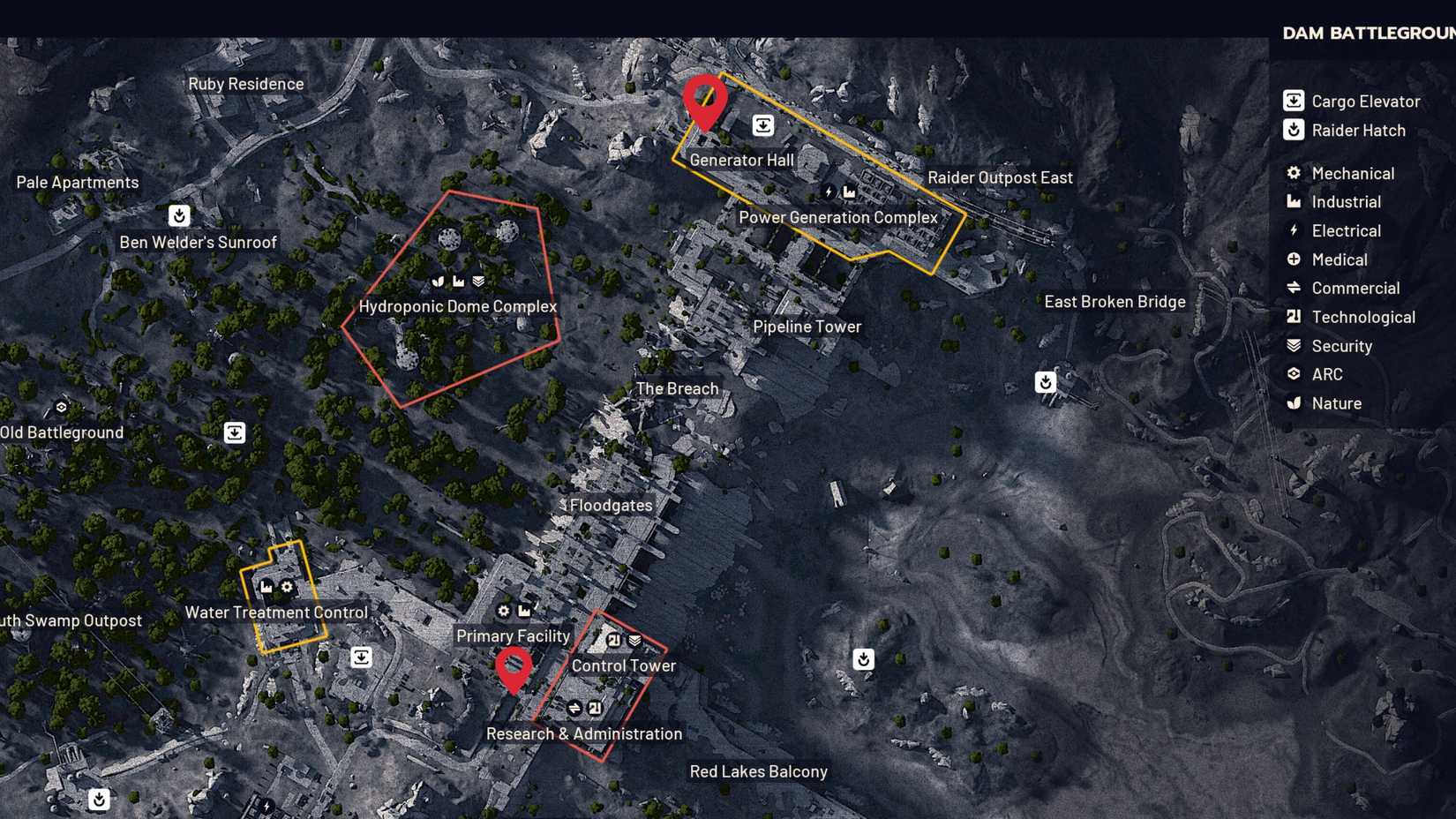Select the Nature leaf legend icon

(1294, 403)
